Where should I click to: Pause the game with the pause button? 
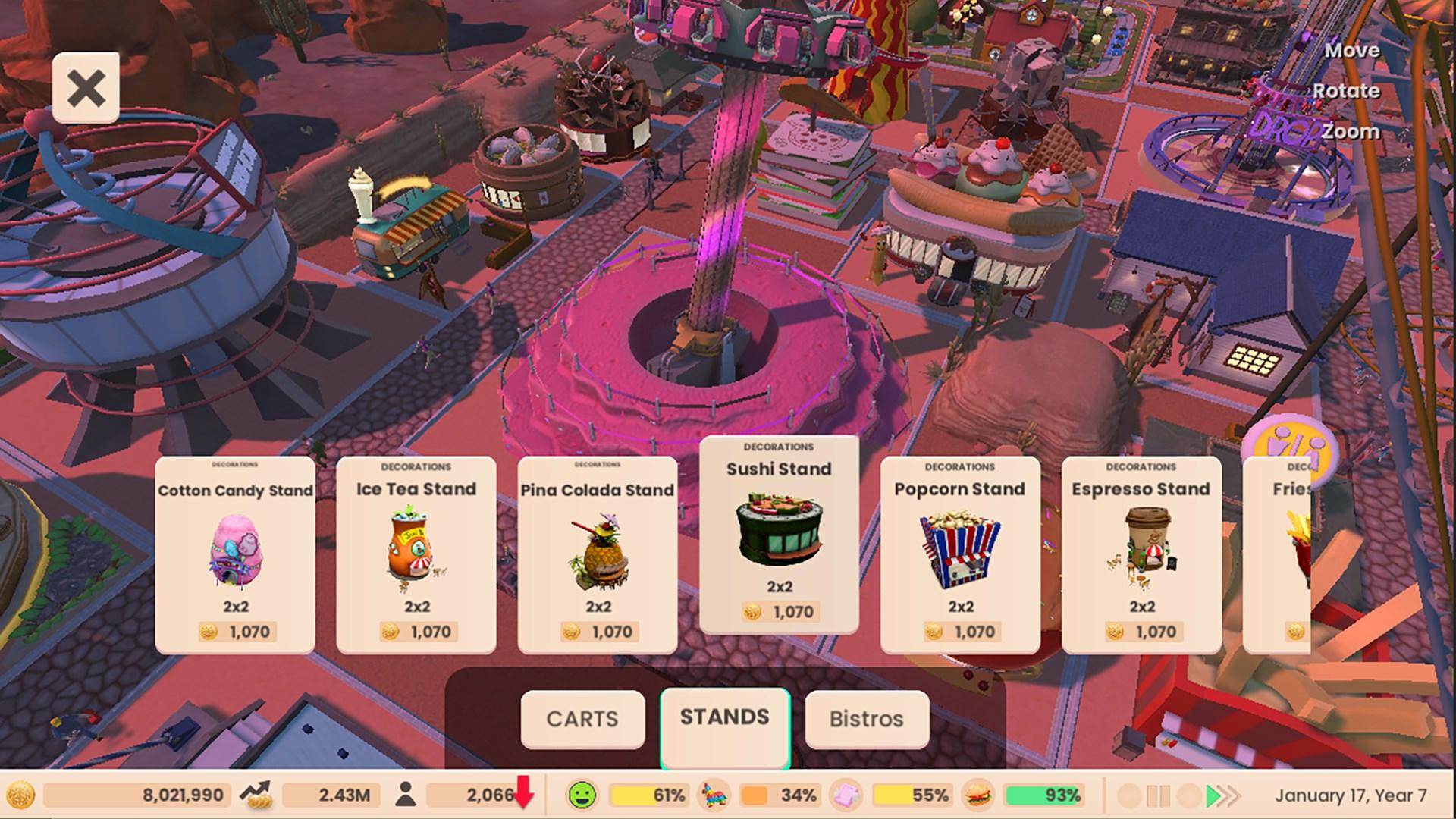pos(1158,795)
